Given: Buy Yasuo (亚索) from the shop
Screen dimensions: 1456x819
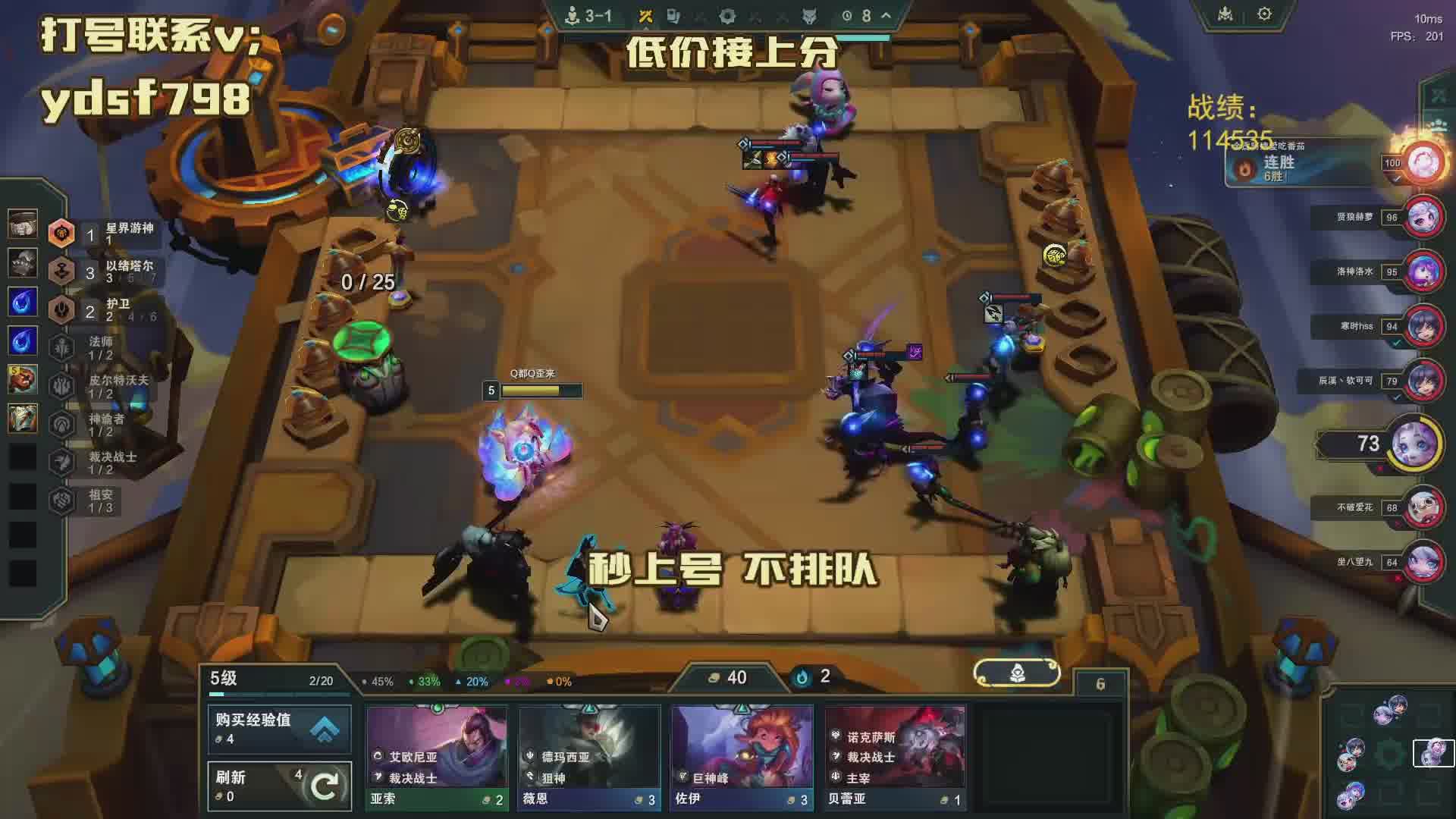Looking at the screenshot, I should pos(436,757).
